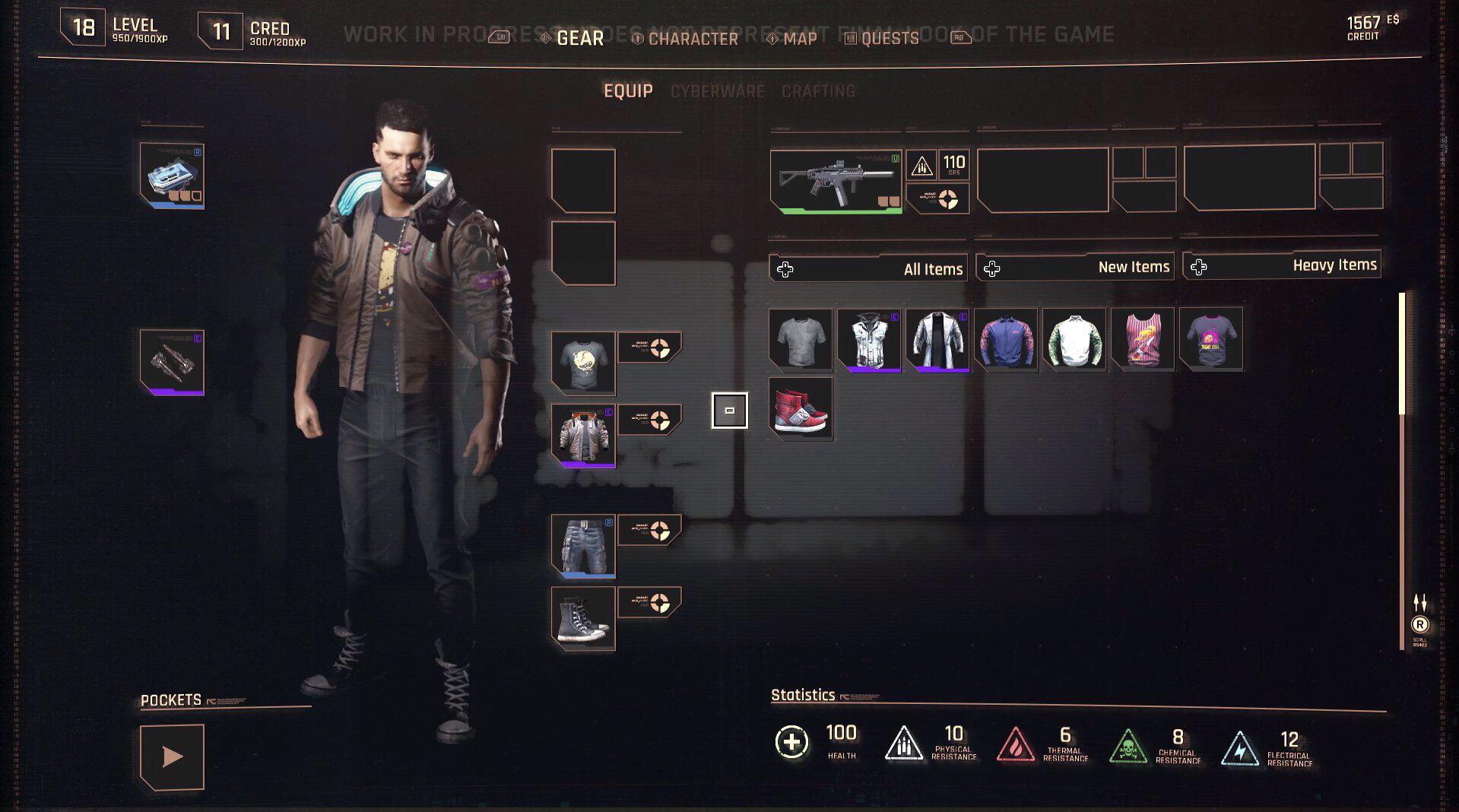
Task: Click the mod wheel icon beside the equipped t-shirt
Action: point(659,346)
